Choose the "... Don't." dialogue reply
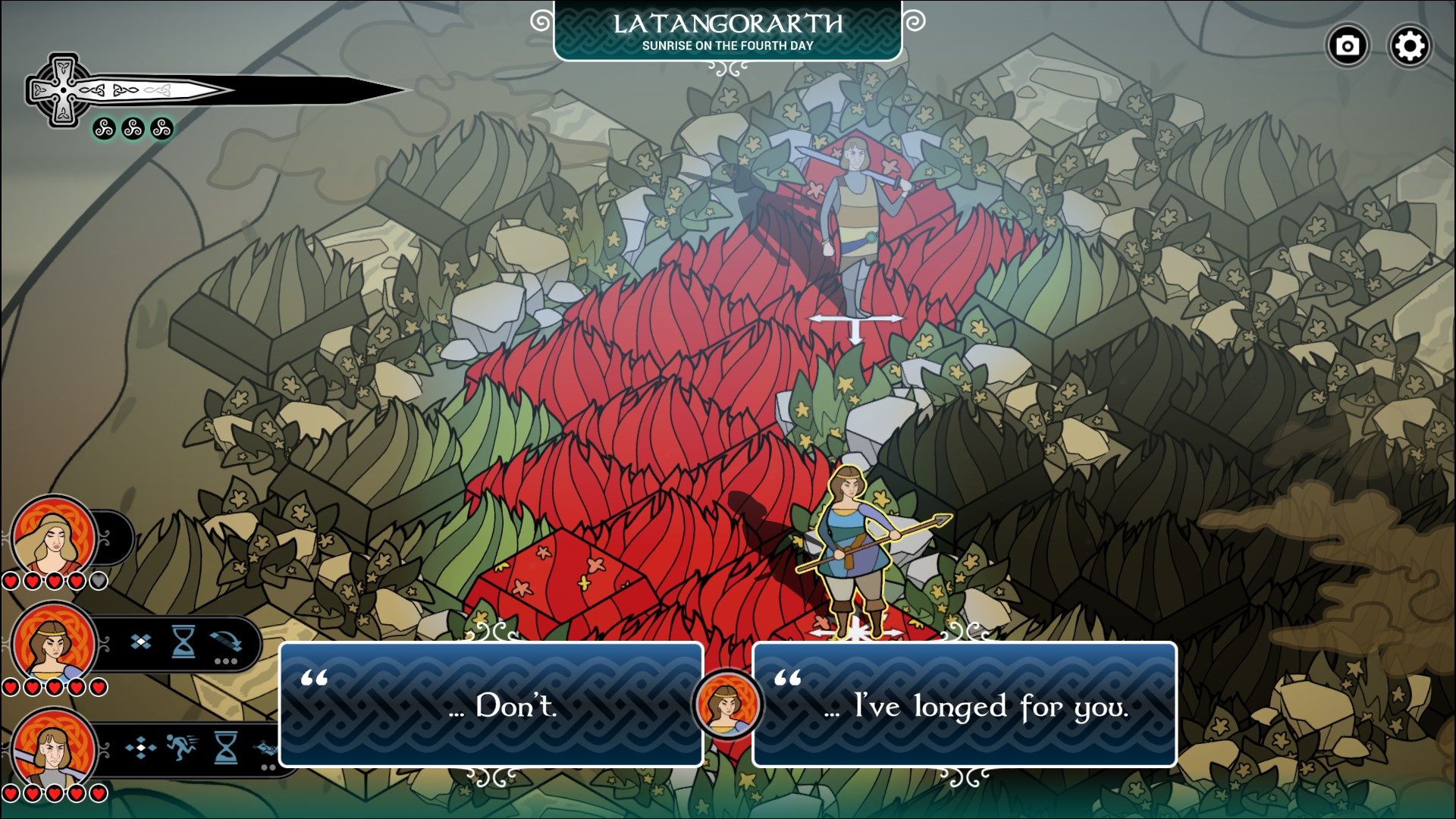Screen dimensions: 1456x819 pyautogui.click(x=491, y=704)
